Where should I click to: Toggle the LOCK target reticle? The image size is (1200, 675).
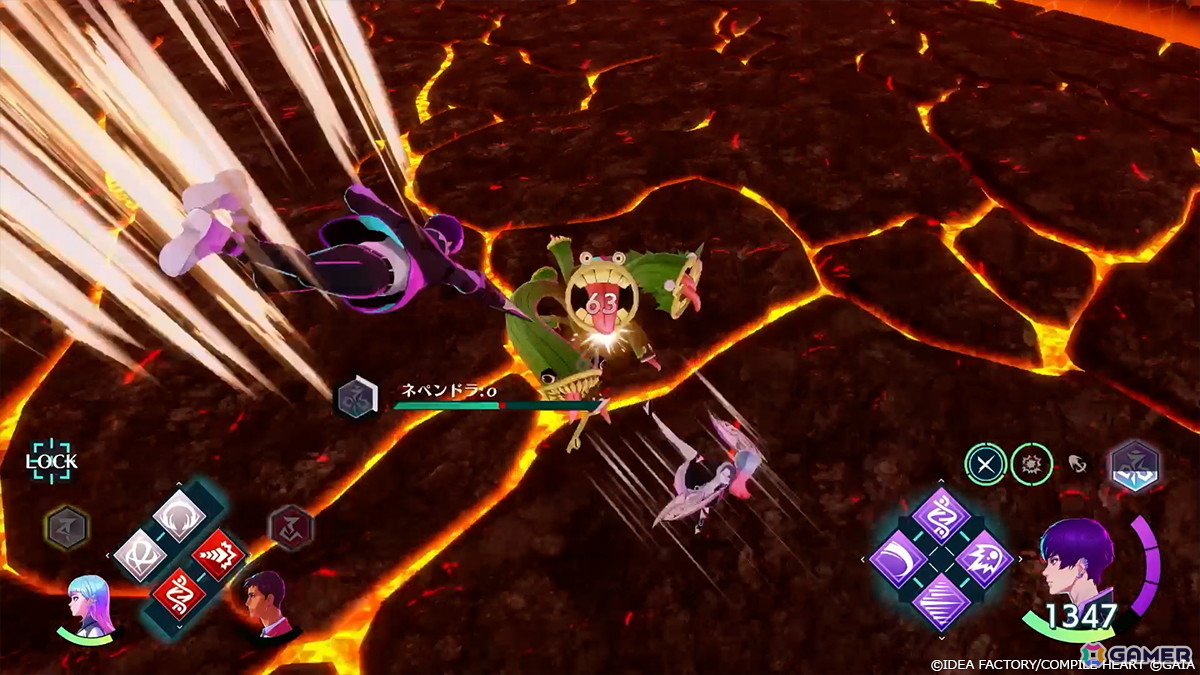click(x=52, y=462)
